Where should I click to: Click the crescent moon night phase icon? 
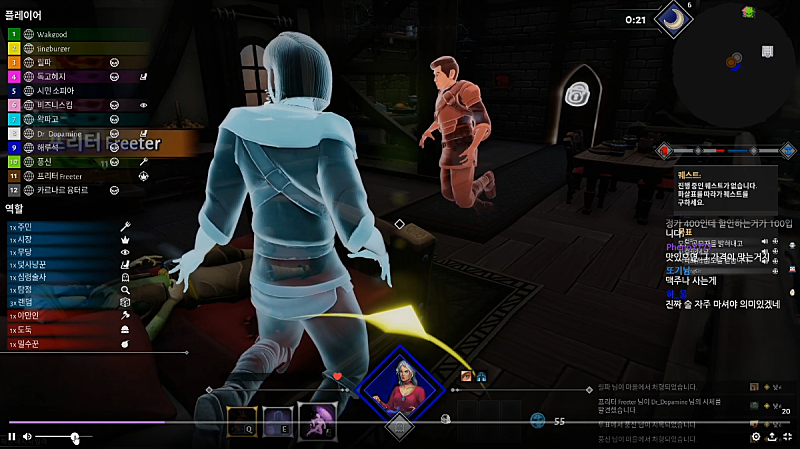coord(673,18)
